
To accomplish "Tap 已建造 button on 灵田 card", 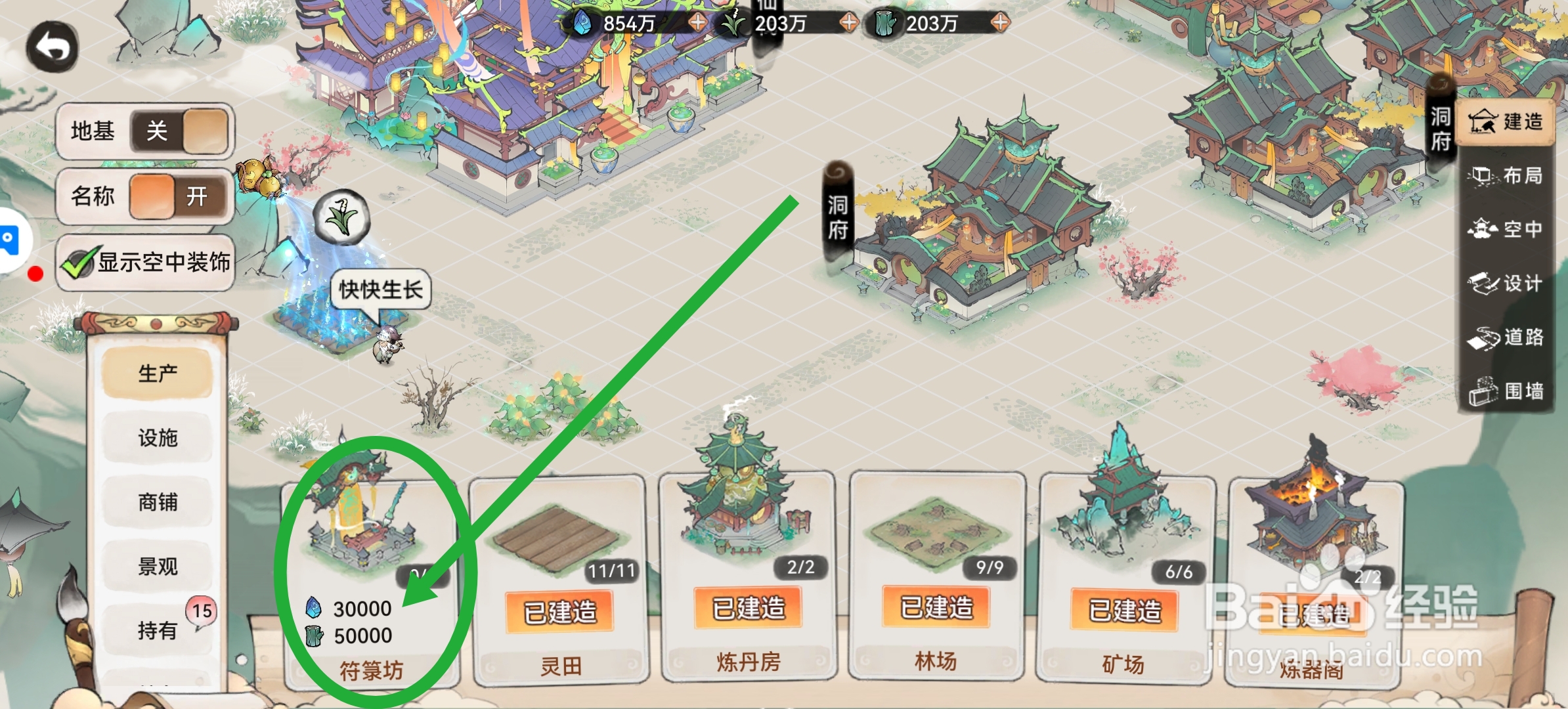I will point(561,609).
